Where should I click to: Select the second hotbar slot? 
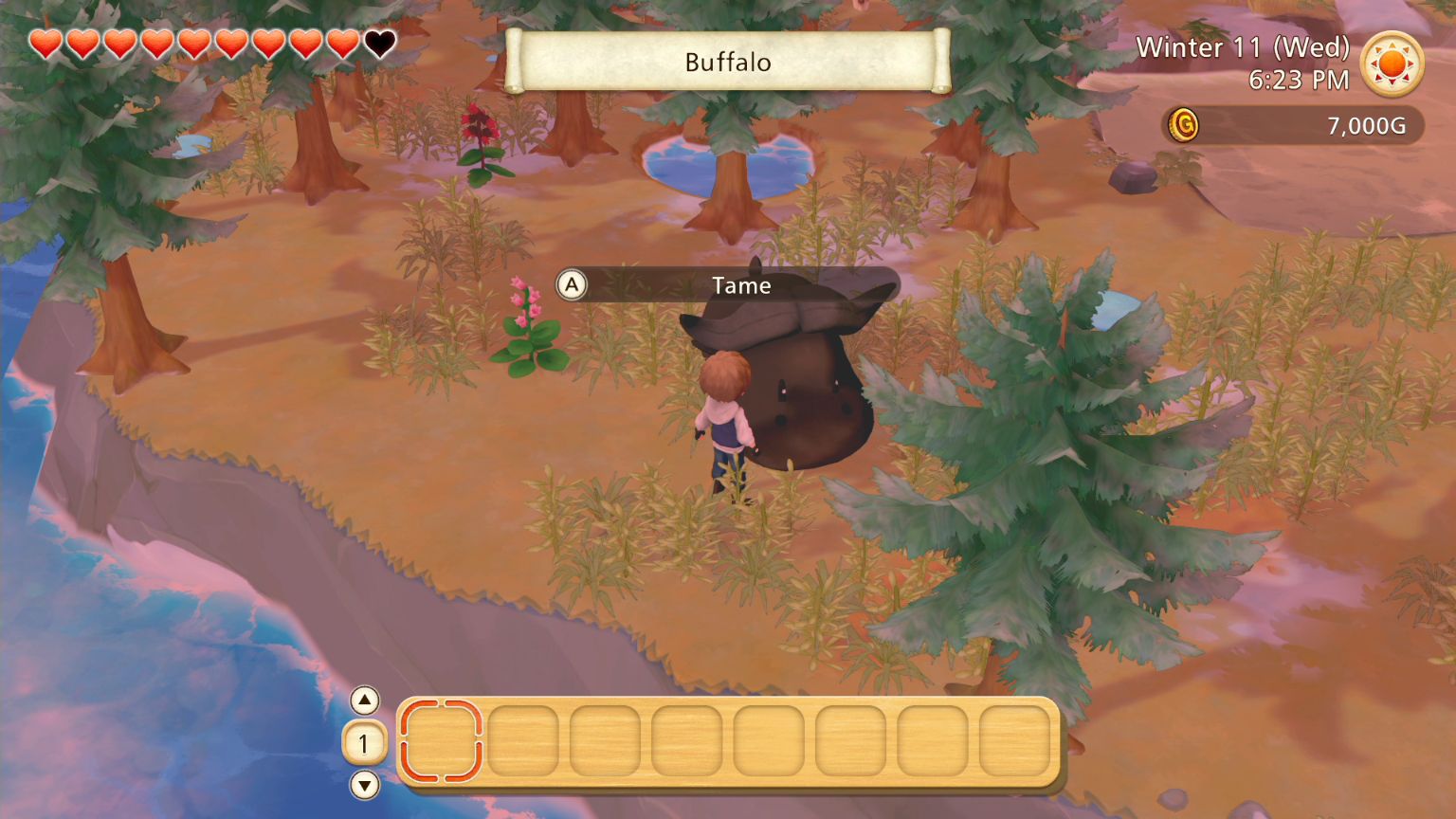524,744
